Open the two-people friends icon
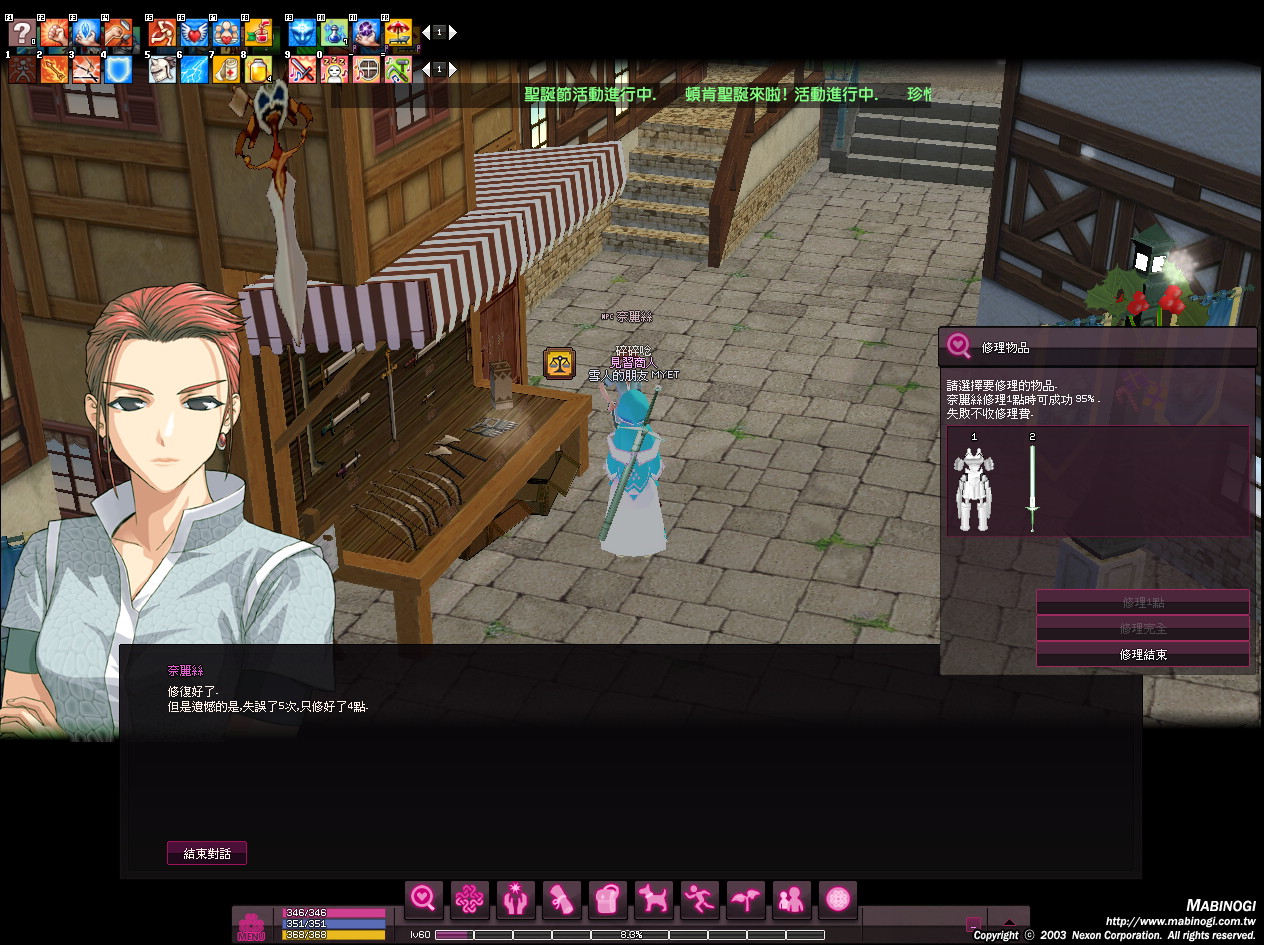The image size is (1264, 945). [791, 899]
